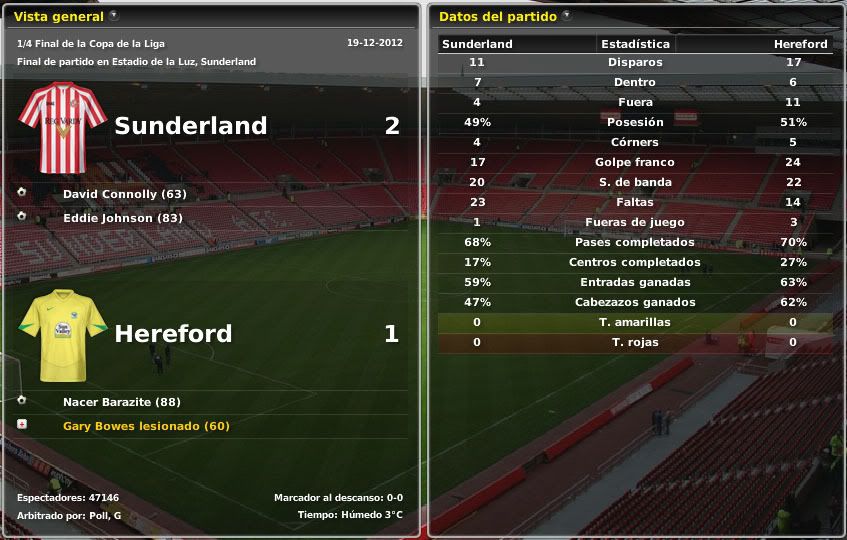Screen dimensions: 847x540
Task: View goalscorer Eddie Johnson's profile
Action: pyautogui.click(x=108, y=218)
